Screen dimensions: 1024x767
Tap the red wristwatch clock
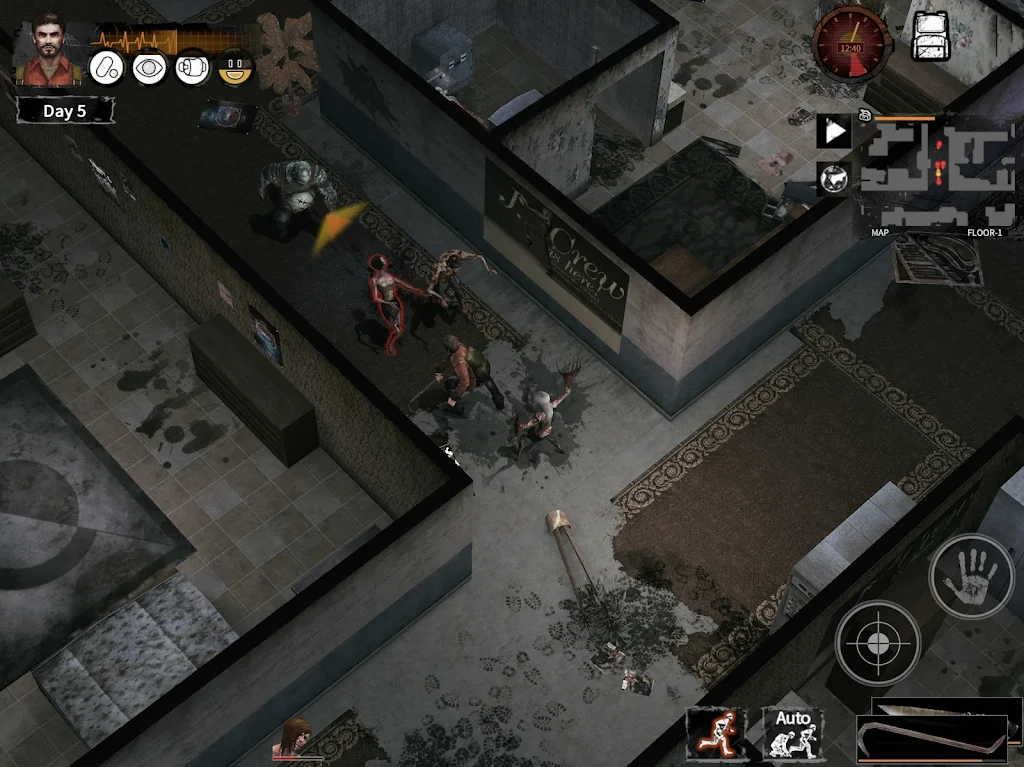coord(851,43)
